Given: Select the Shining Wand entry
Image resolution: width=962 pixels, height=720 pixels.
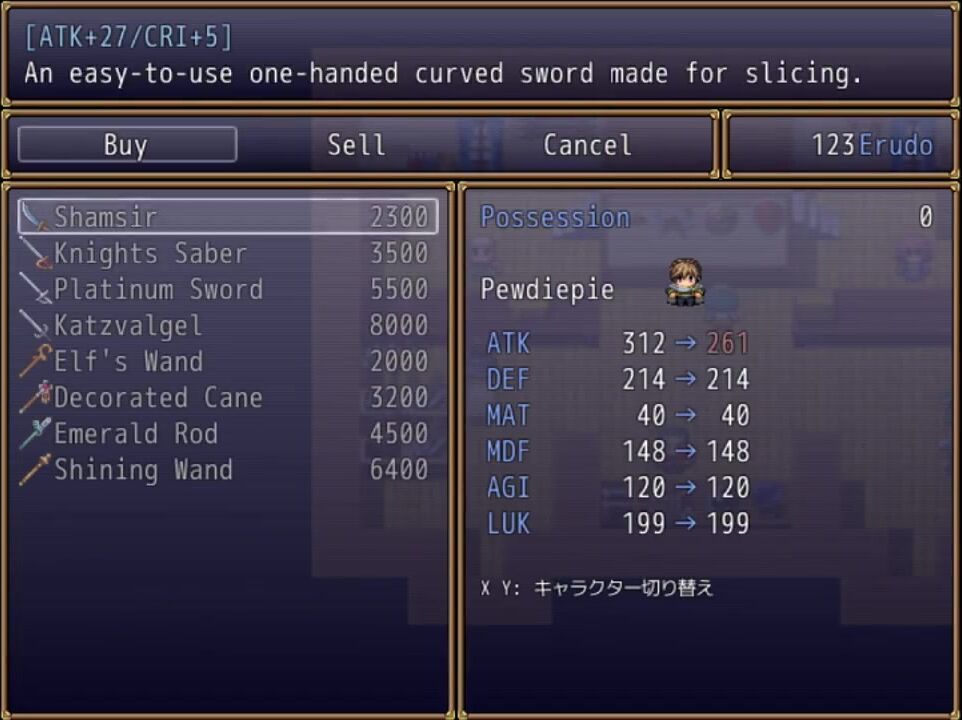Looking at the screenshot, I should click(228, 469).
